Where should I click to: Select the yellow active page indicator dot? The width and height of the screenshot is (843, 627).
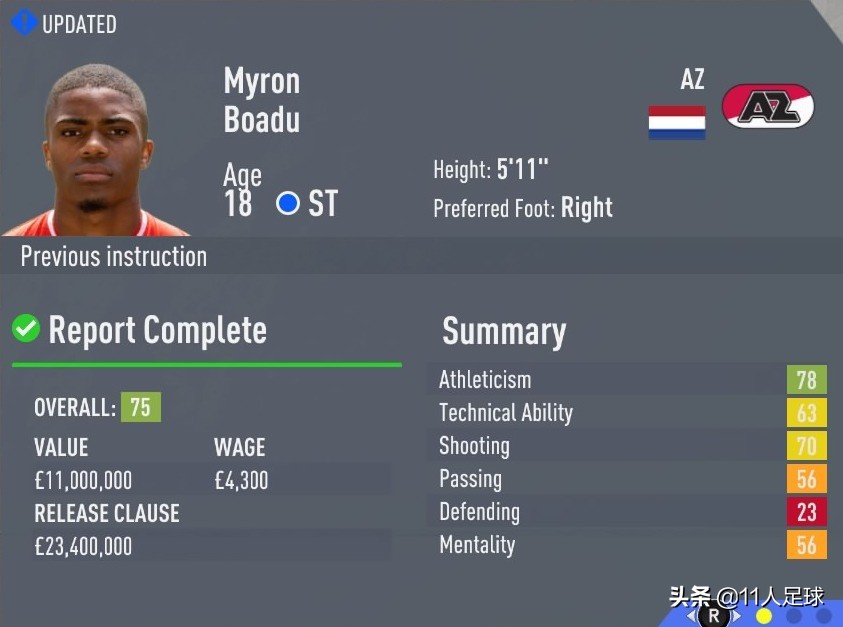[x=765, y=616]
